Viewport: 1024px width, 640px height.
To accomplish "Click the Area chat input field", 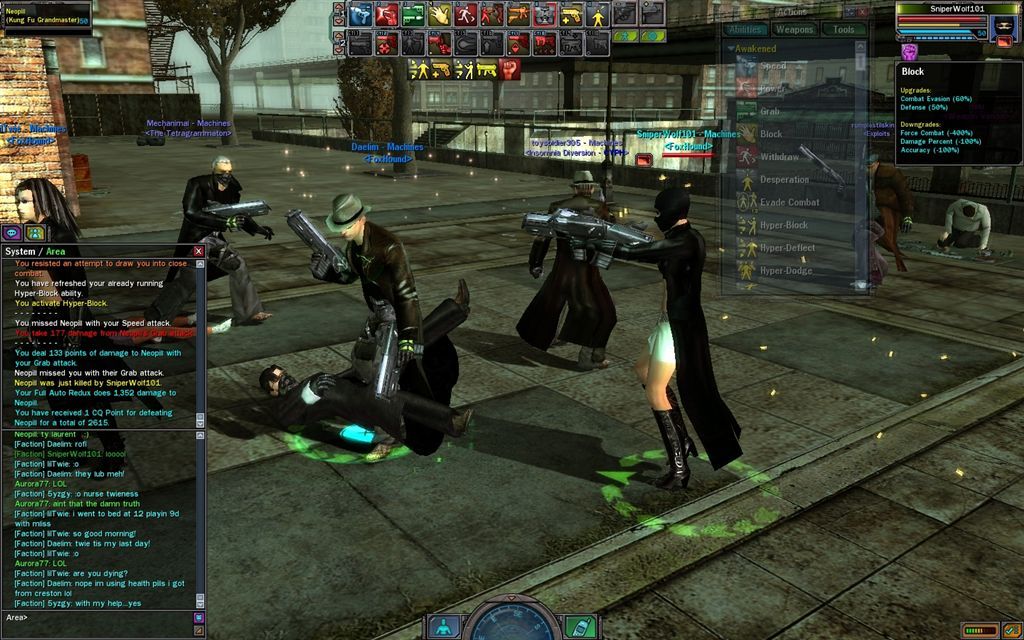I will coord(100,617).
